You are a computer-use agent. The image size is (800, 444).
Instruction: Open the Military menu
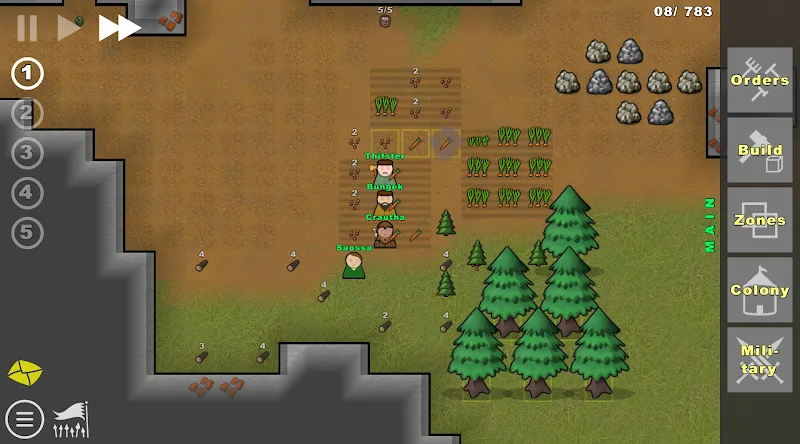(x=759, y=360)
